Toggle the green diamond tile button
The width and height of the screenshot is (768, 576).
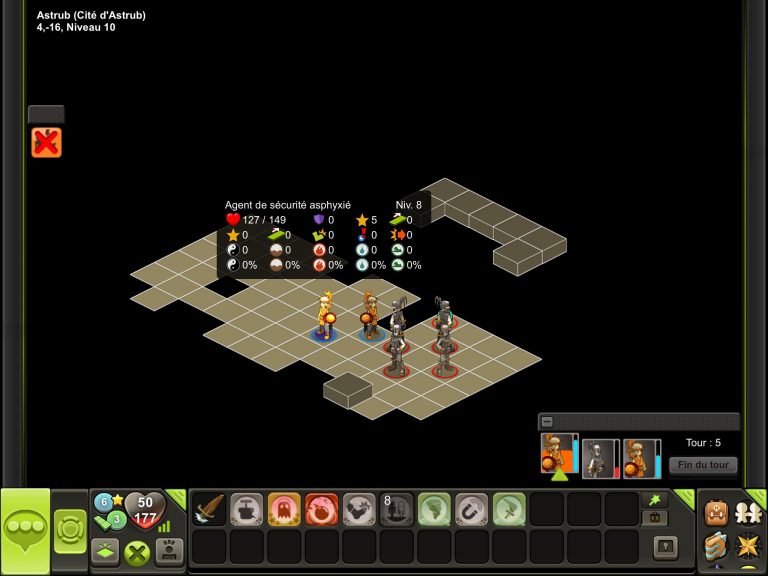pyautogui.click(x=107, y=550)
